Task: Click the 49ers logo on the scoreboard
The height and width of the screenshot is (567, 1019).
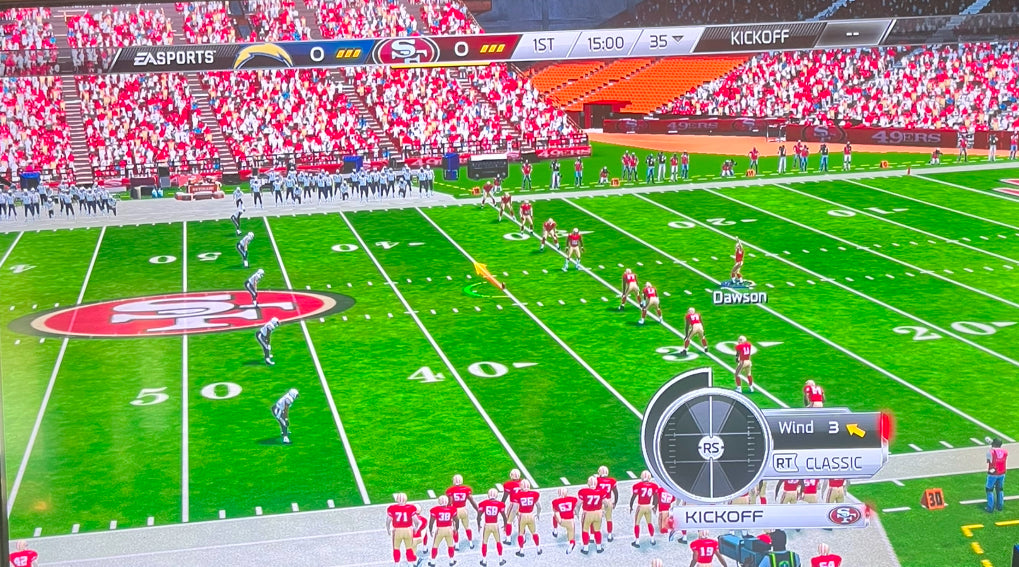Action: click(x=406, y=50)
